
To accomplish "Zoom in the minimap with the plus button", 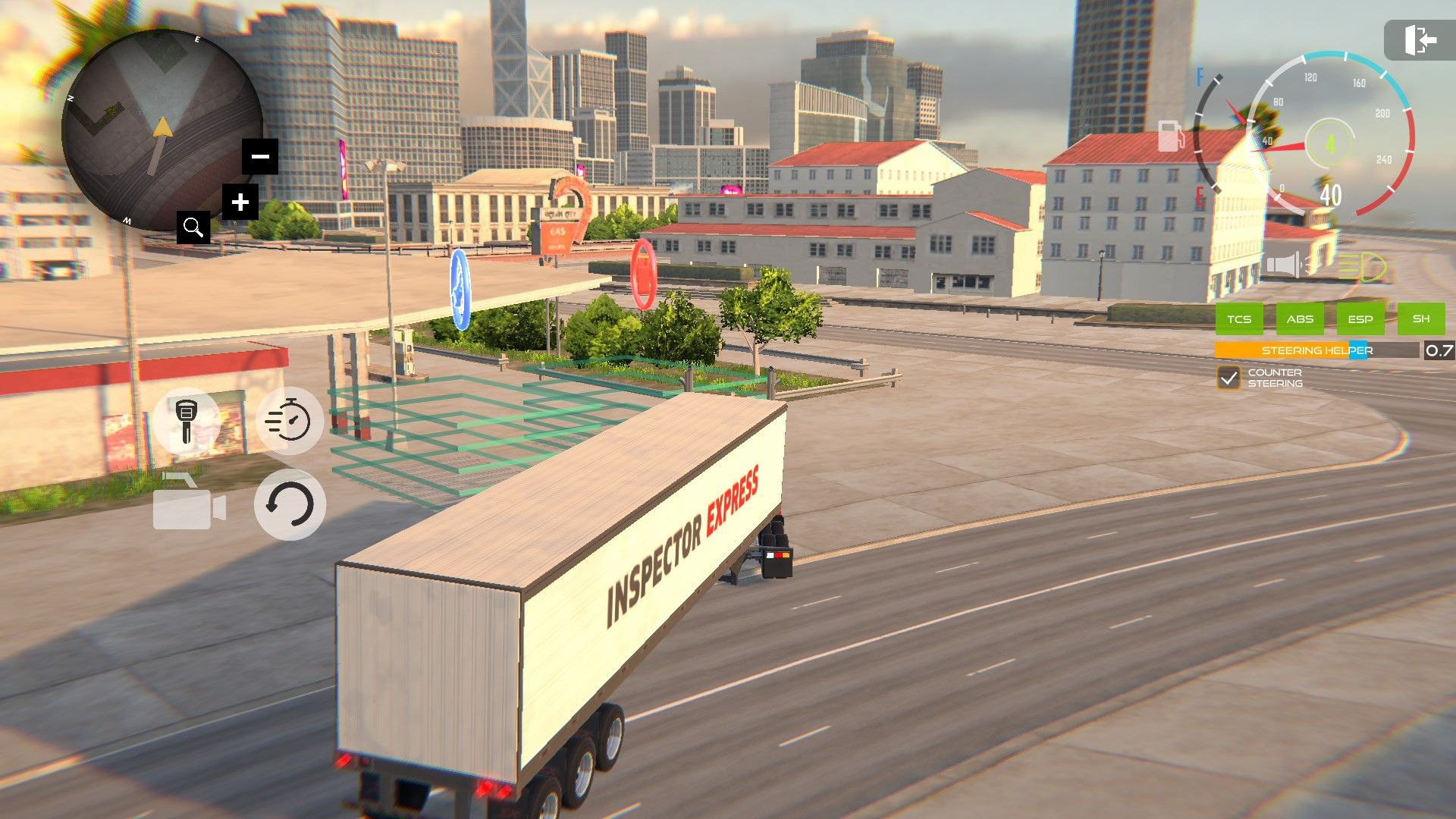I will pyautogui.click(x=240, y=202).
